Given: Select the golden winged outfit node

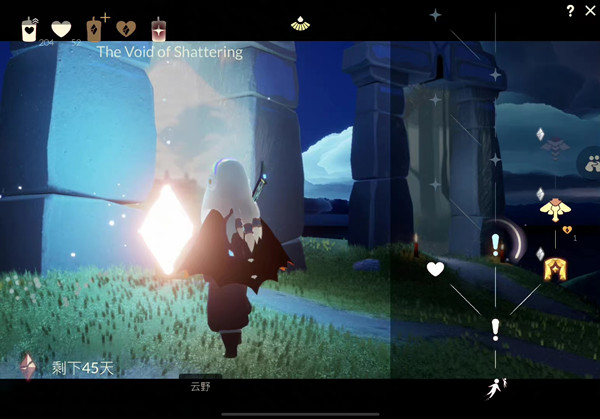Looking at the screenshot, I should [553, 208].
